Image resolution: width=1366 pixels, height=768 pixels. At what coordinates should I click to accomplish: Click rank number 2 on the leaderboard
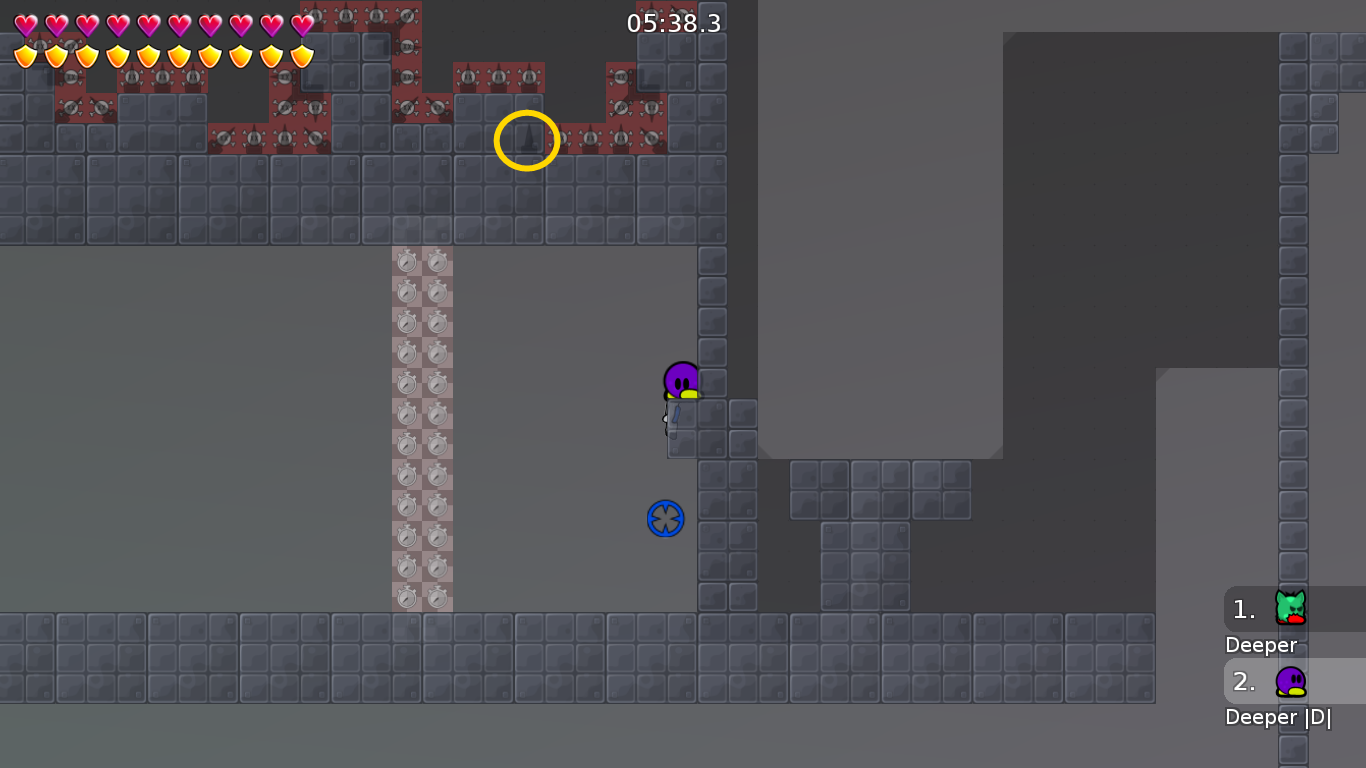pos(1242,681)
